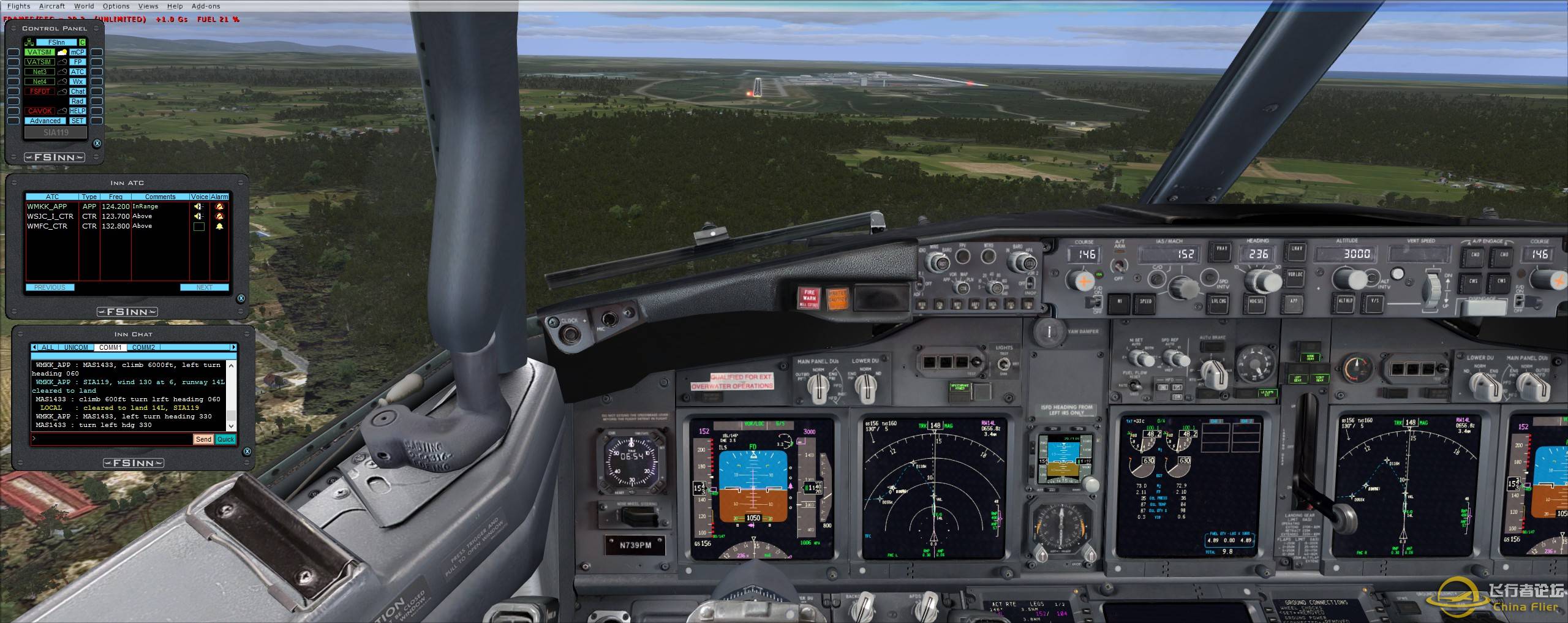Expand the Advanced section of FSInn control panel

coord(45,120)
